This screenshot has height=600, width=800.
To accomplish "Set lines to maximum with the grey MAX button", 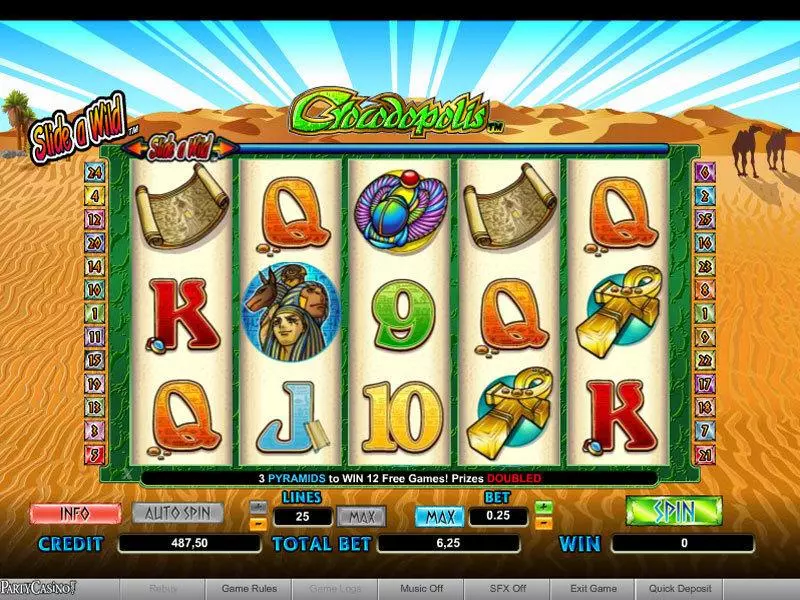I will [x=361, y=517].
